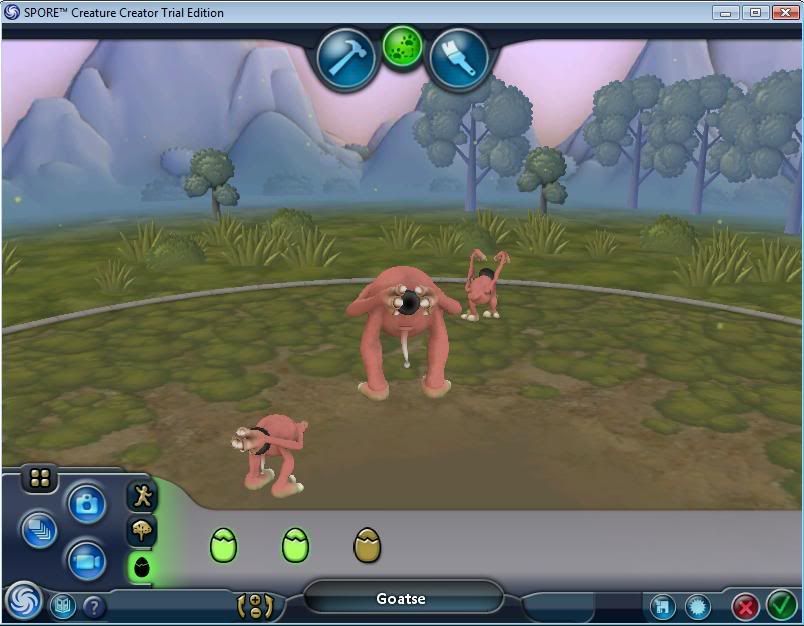Click the stacked layers round button

click(x=39, y=529)
